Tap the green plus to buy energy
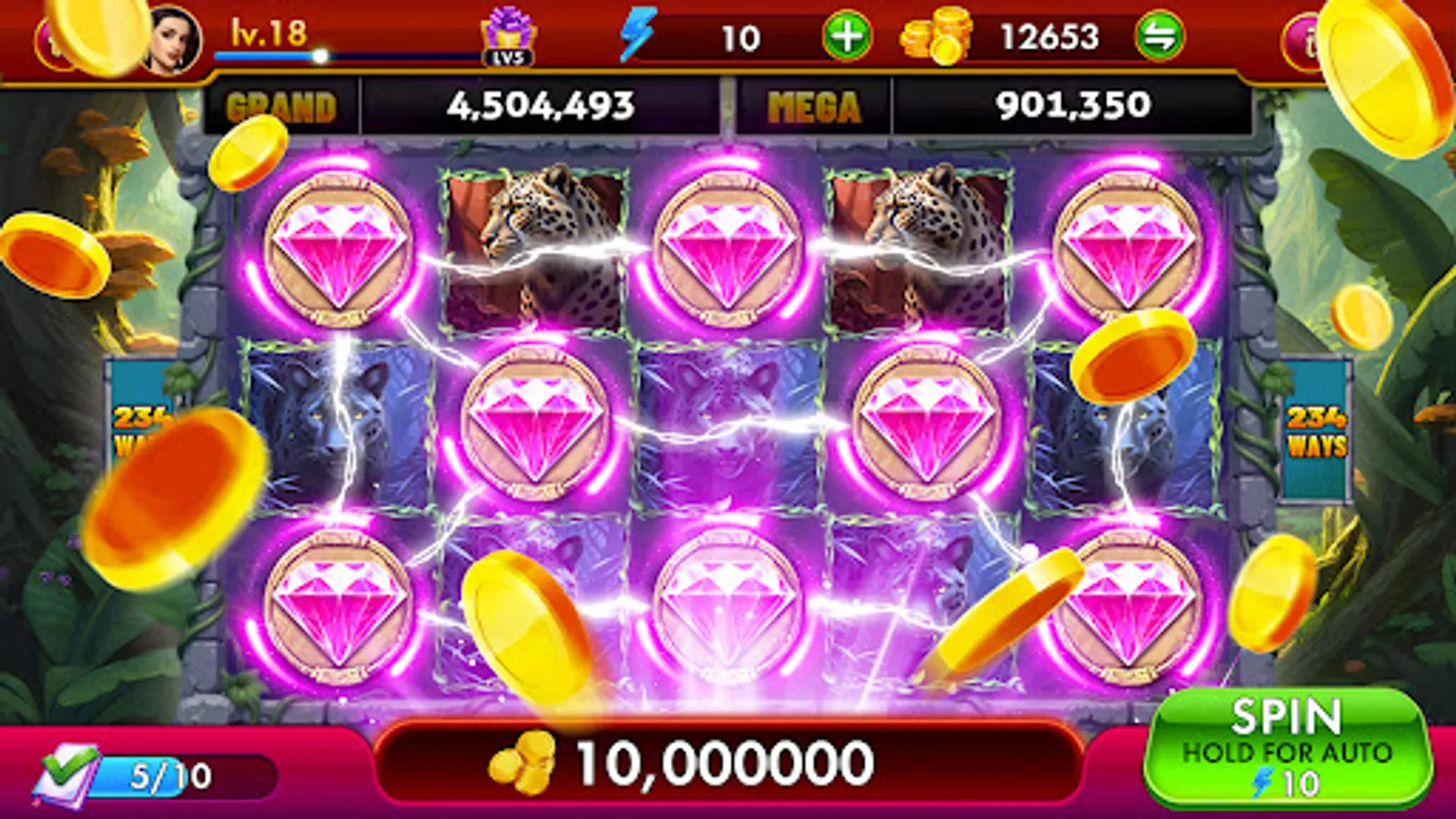 pyautogui.click(x=847, y=35)
